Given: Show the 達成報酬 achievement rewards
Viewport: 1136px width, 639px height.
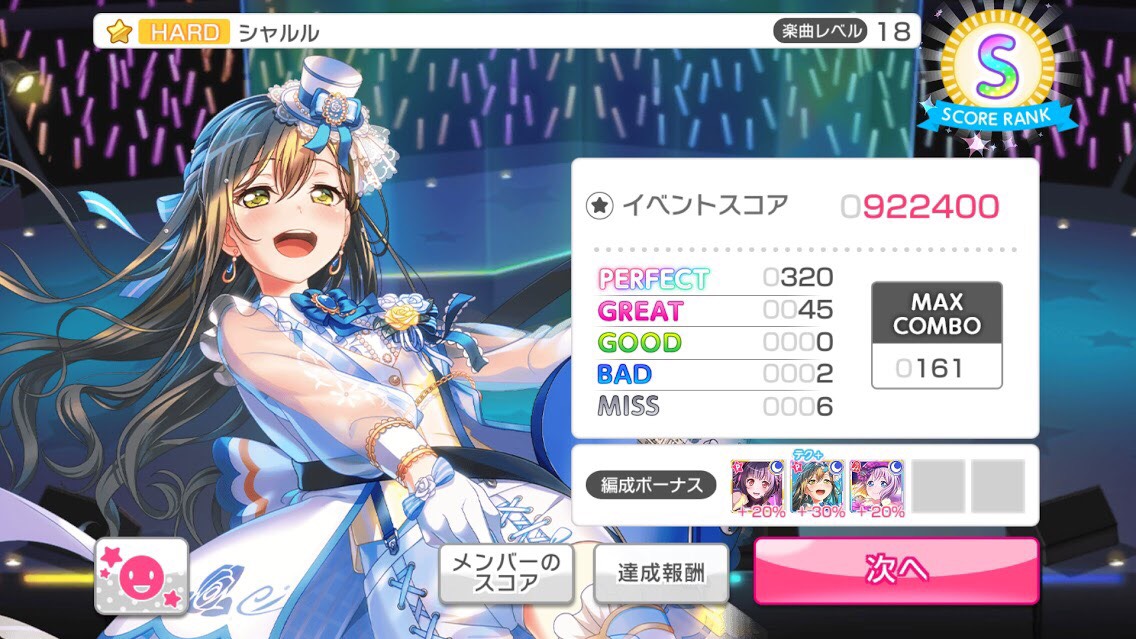Looking at the screenshot, I should [x=660, y=573].
